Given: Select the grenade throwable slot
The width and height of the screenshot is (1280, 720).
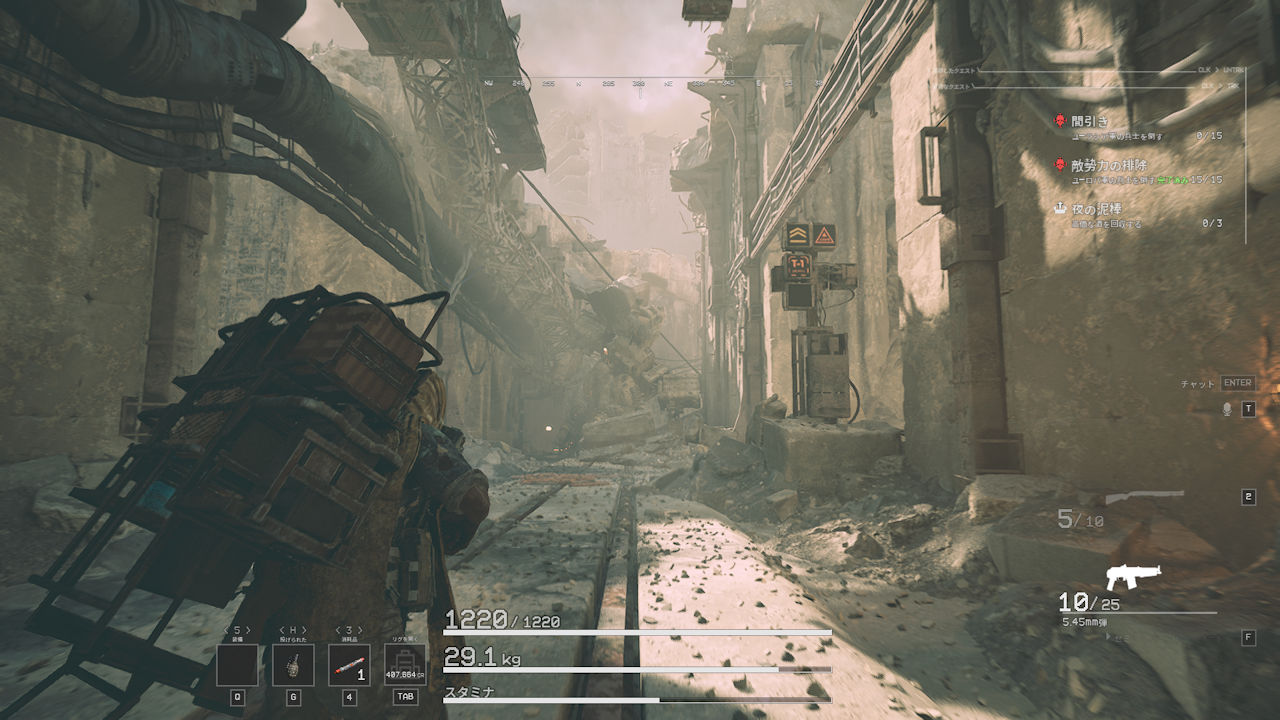Looking at the screenshot, I should tap(293, 665).
